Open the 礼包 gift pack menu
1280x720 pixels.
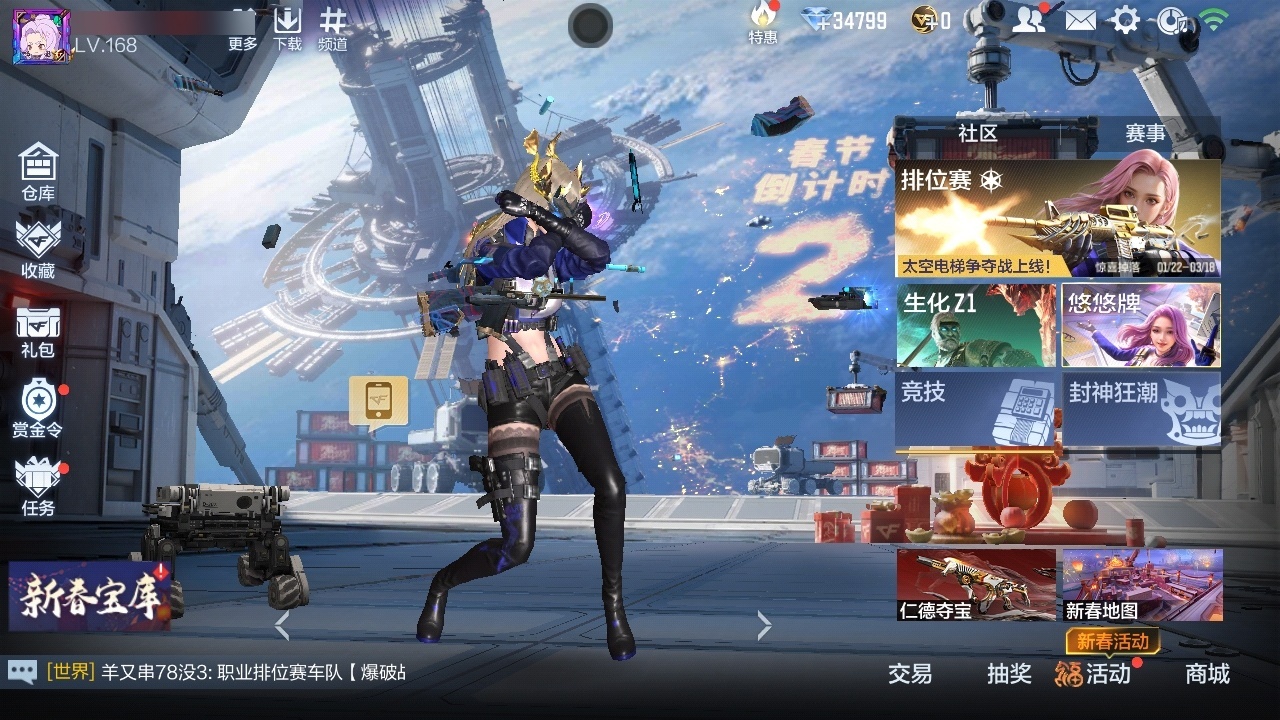[38, 330]
